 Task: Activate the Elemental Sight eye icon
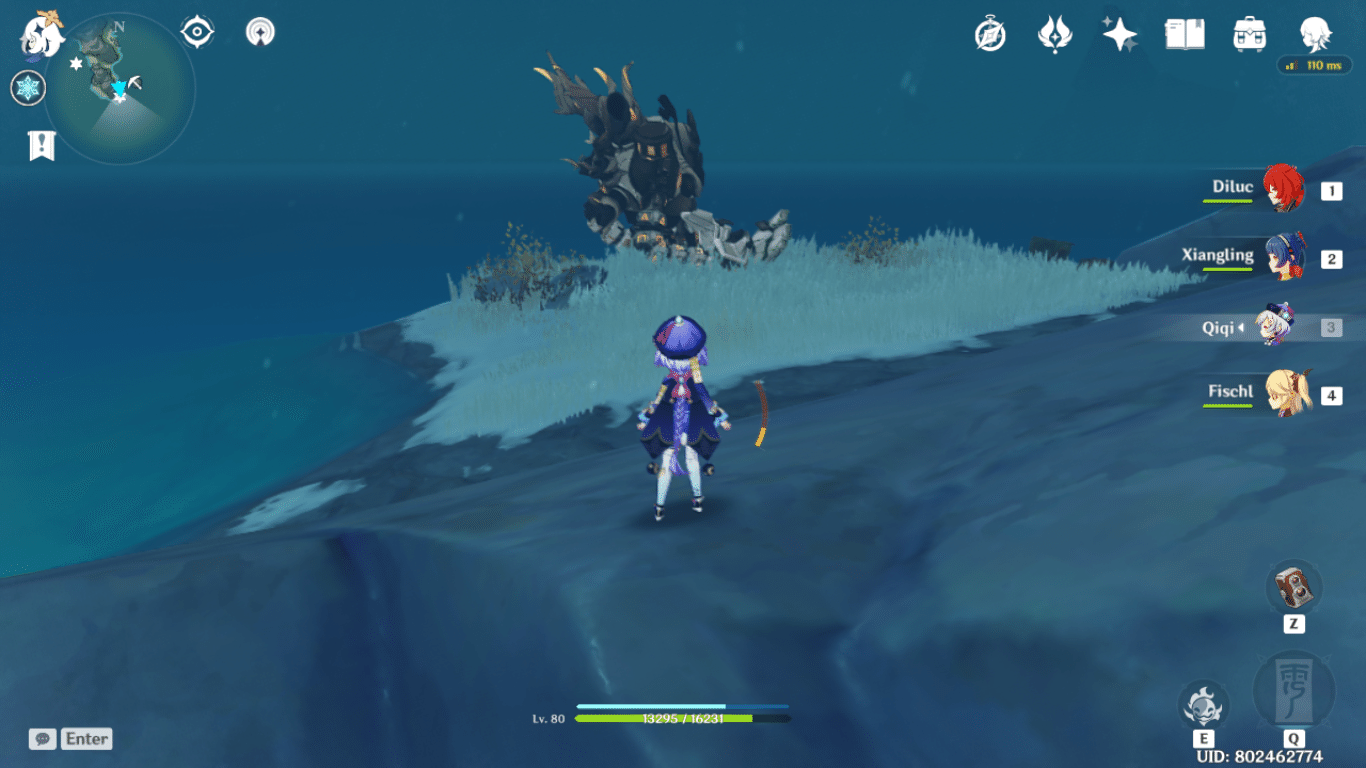pyautogui.click(x=196, y=30)
